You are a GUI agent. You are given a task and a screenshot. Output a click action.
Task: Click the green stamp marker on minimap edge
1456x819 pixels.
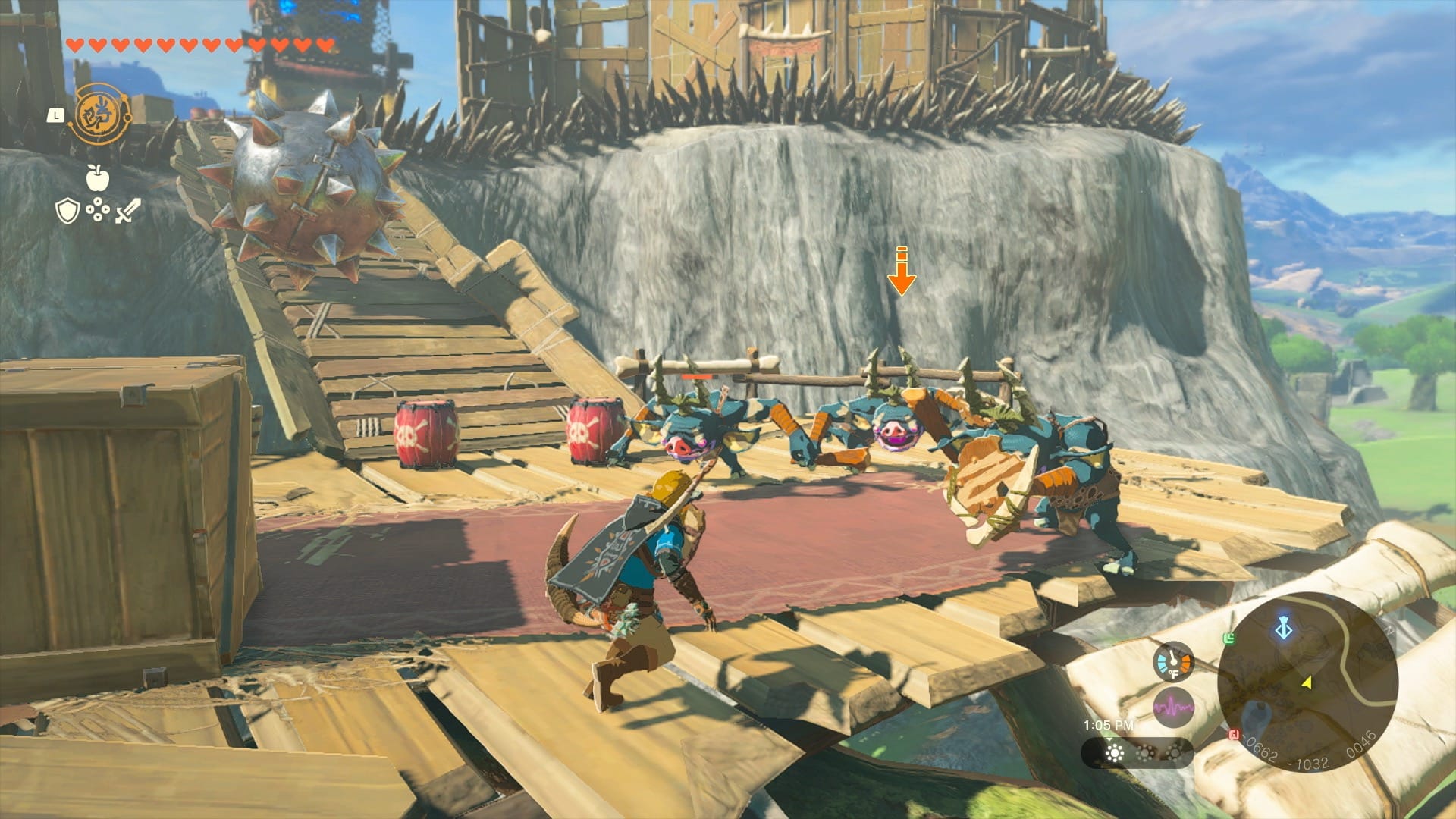(x=1229, y=639)
